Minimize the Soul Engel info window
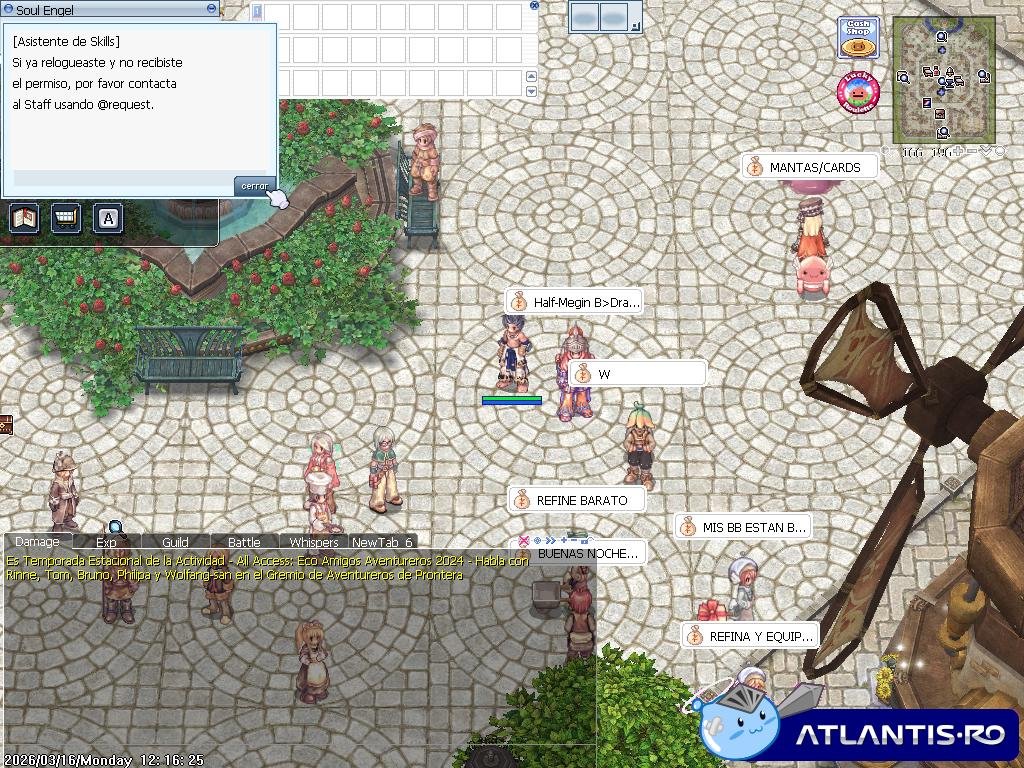This screenshot has height=768, width=1024. tap(211, 8)
